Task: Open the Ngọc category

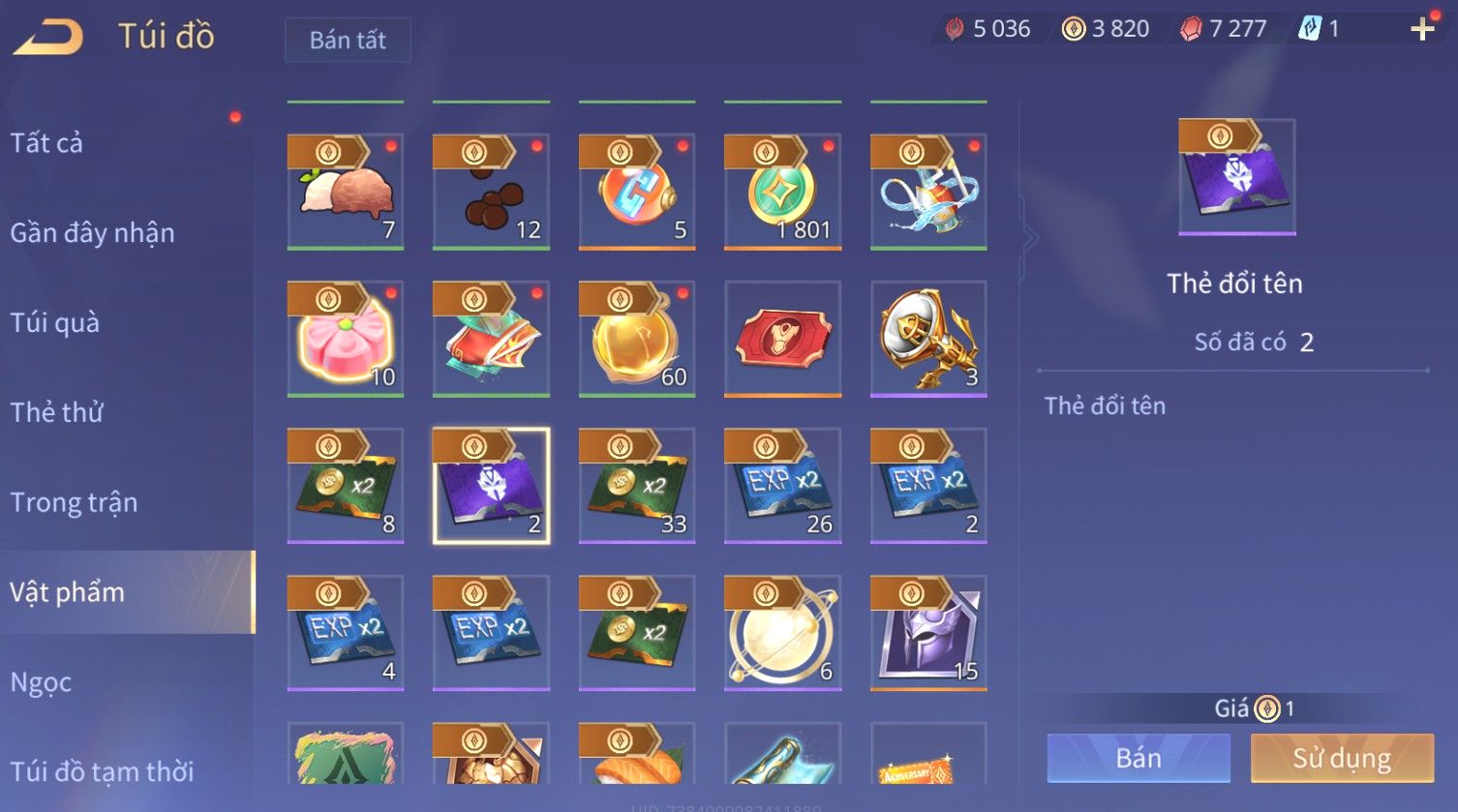Action: (x=41, y=682)
